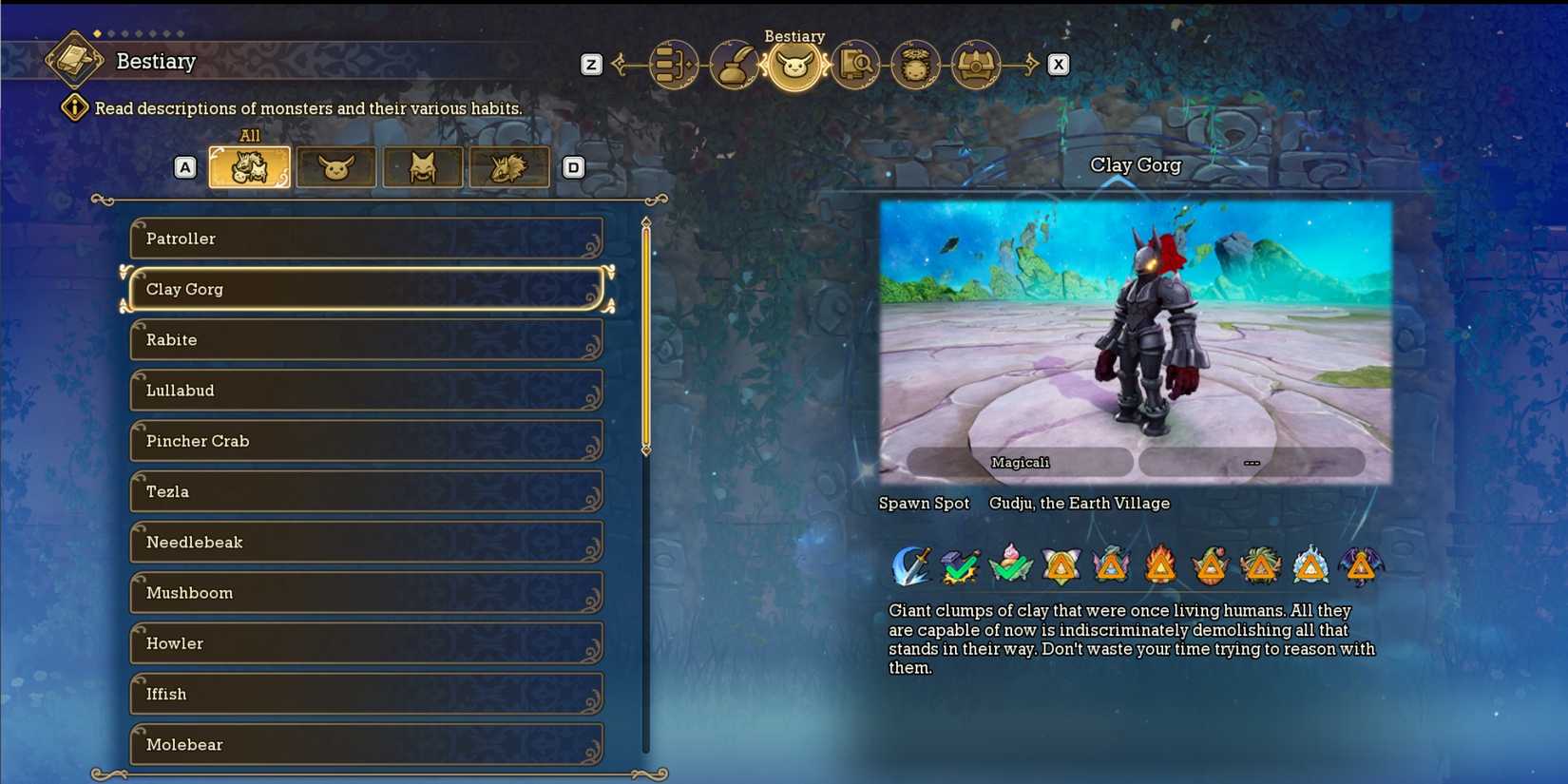
Task: Select Clay Gorg in the monster list
Action: pos(367,289)
